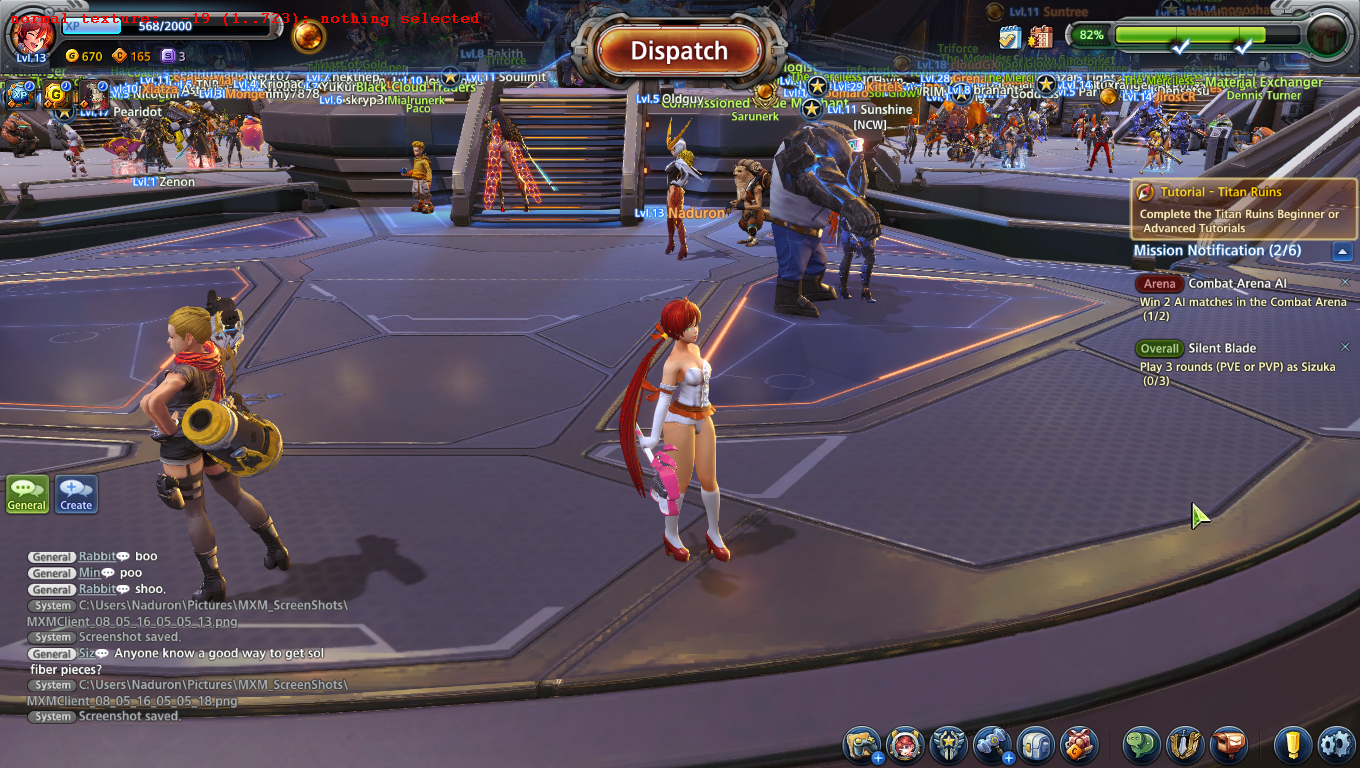This screenshot has width=1360, height=768.
Task: Open the Tutorial - Titan Ruins notice
Action: pos(1244,208)
